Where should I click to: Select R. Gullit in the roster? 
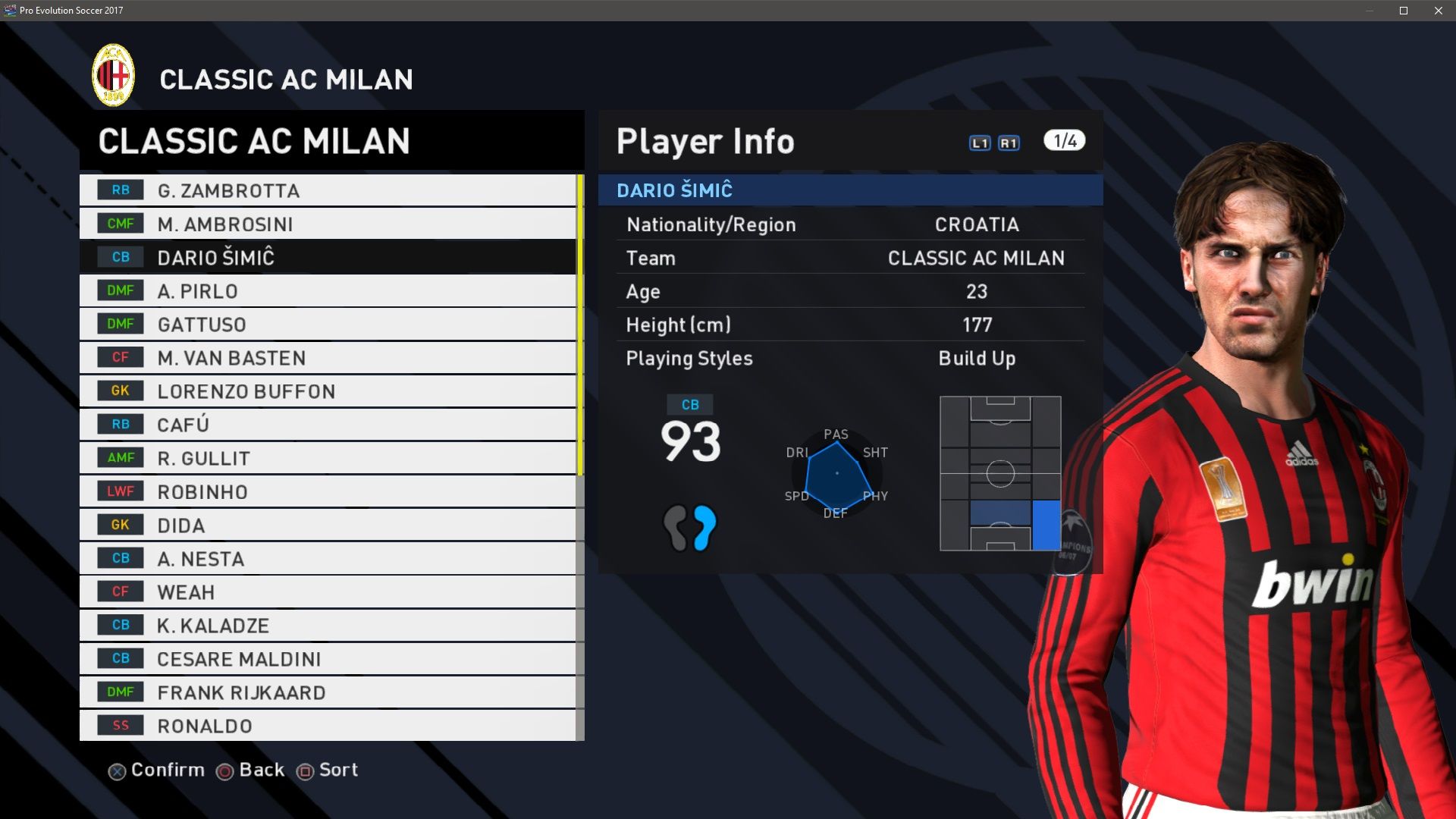click(x=327, y=457)
